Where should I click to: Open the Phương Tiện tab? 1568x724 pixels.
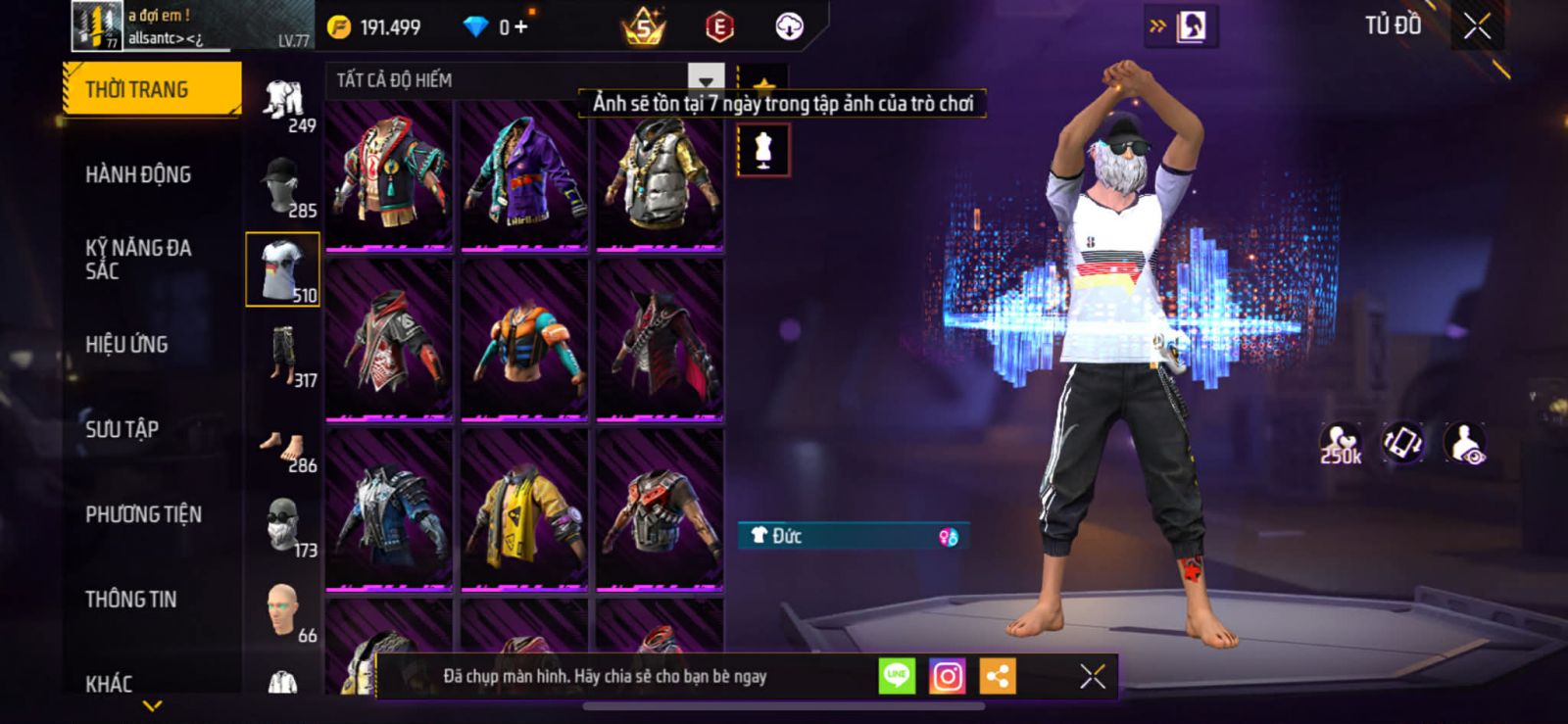143,514
